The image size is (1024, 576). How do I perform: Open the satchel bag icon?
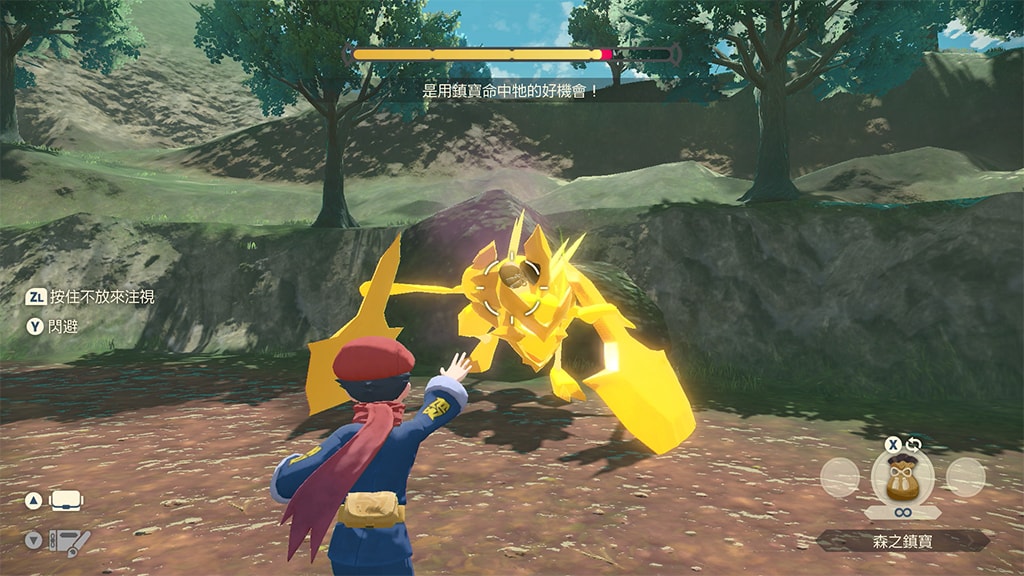(67, 501)
